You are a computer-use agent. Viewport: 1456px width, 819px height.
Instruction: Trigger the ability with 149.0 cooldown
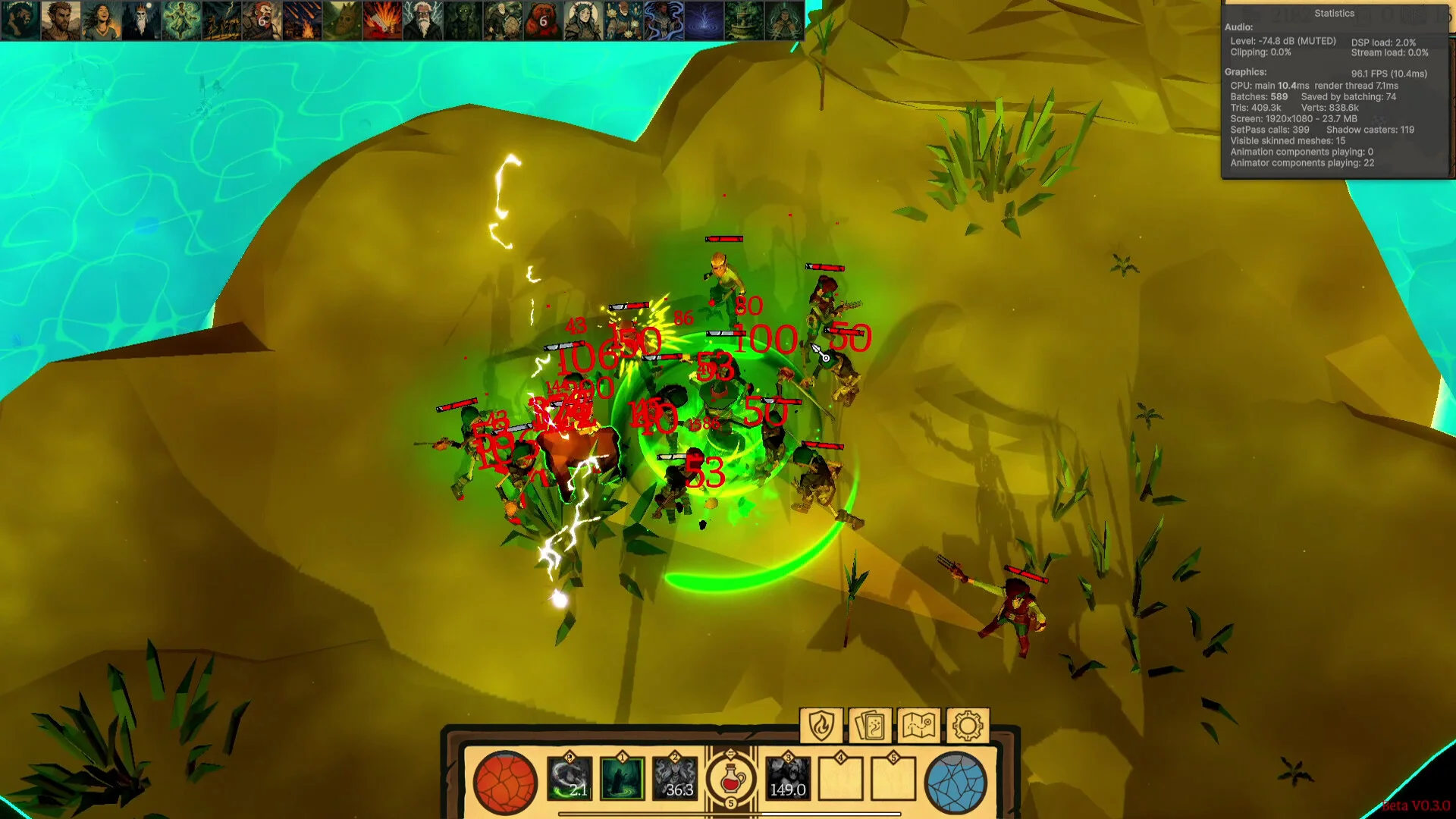pos(788,780)
